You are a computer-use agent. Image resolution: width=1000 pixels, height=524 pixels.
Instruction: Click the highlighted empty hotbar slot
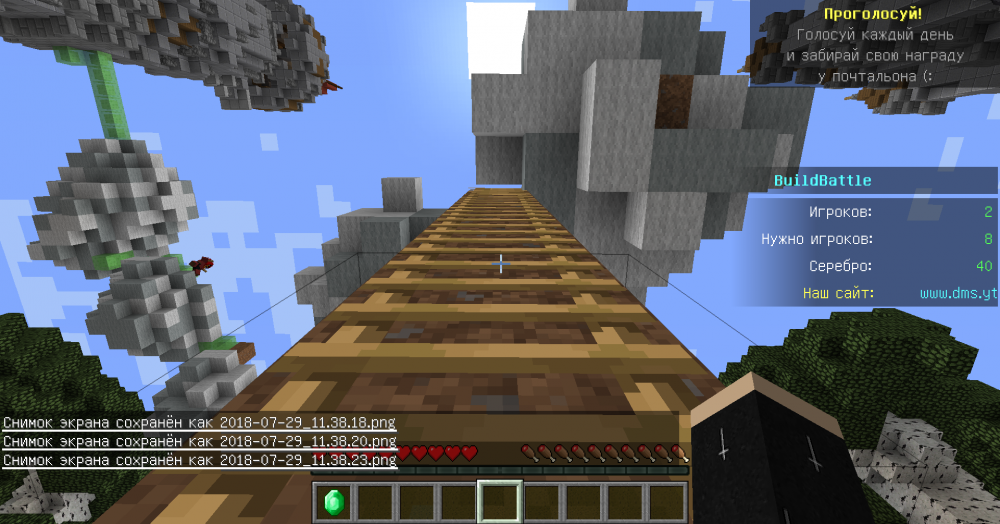pyautogui.click(x=500, y=501)
